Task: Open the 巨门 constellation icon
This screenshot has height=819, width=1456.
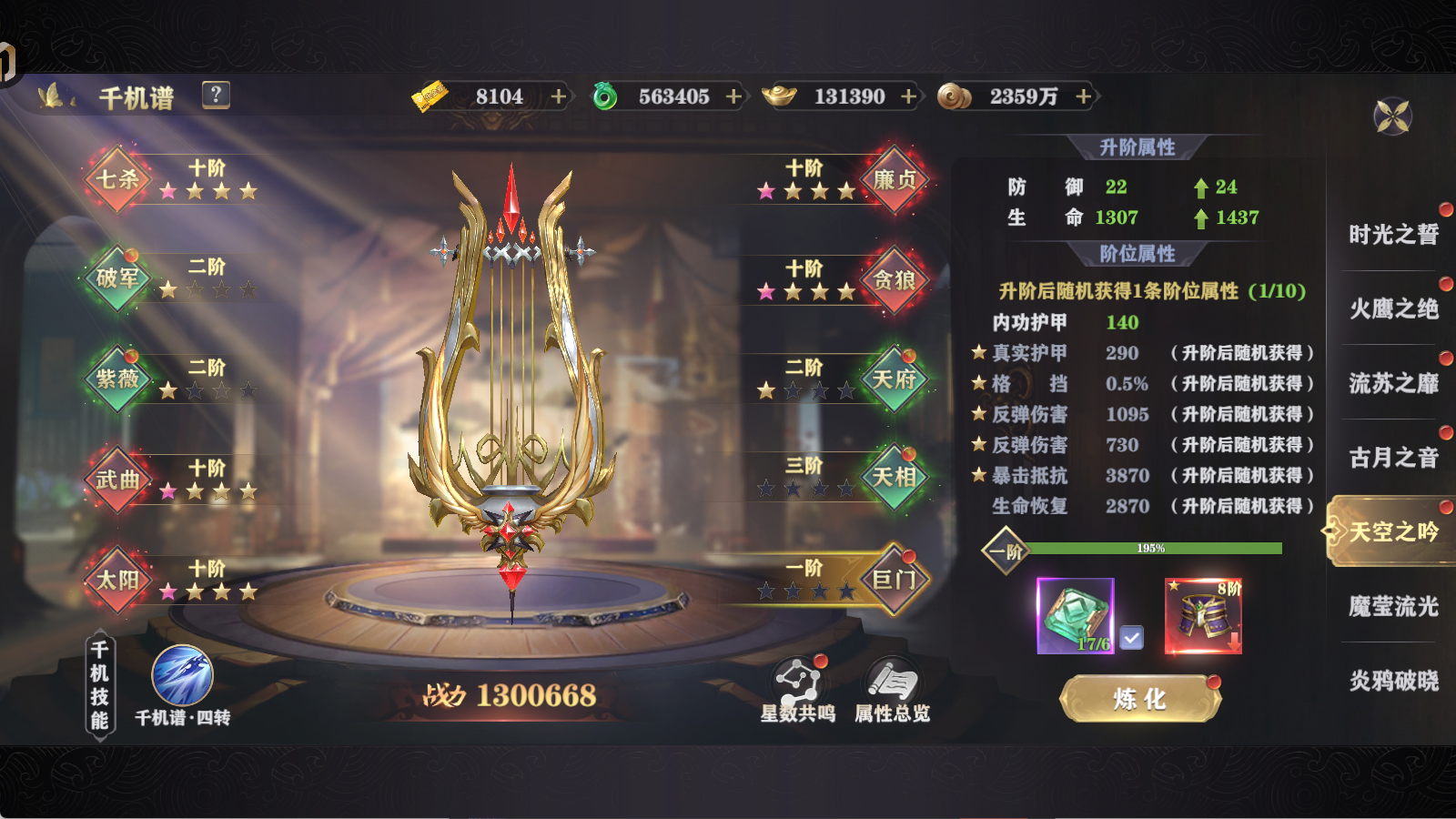Action: tap(893, 578)
